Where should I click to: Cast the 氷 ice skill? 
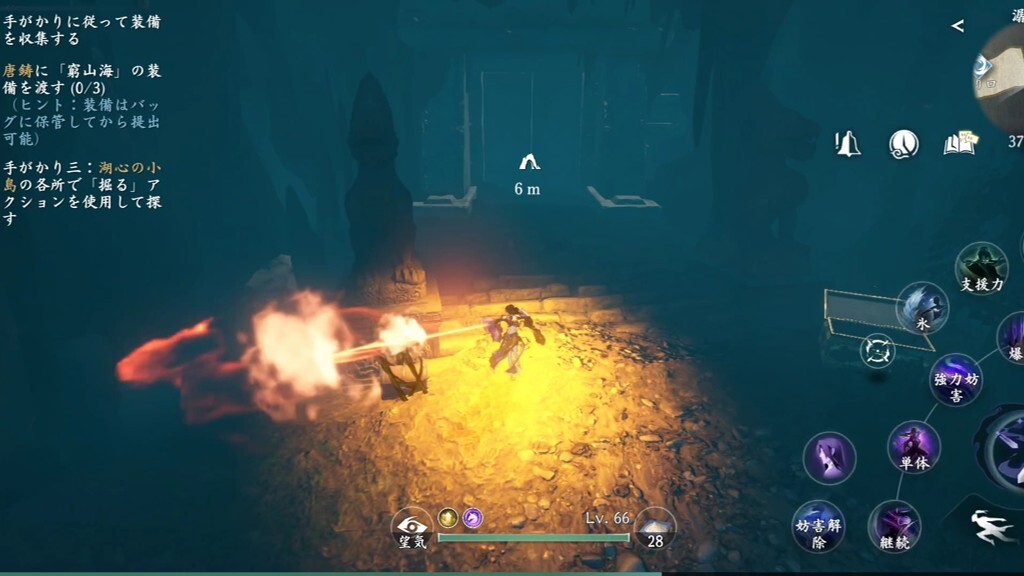pos(922,307)
